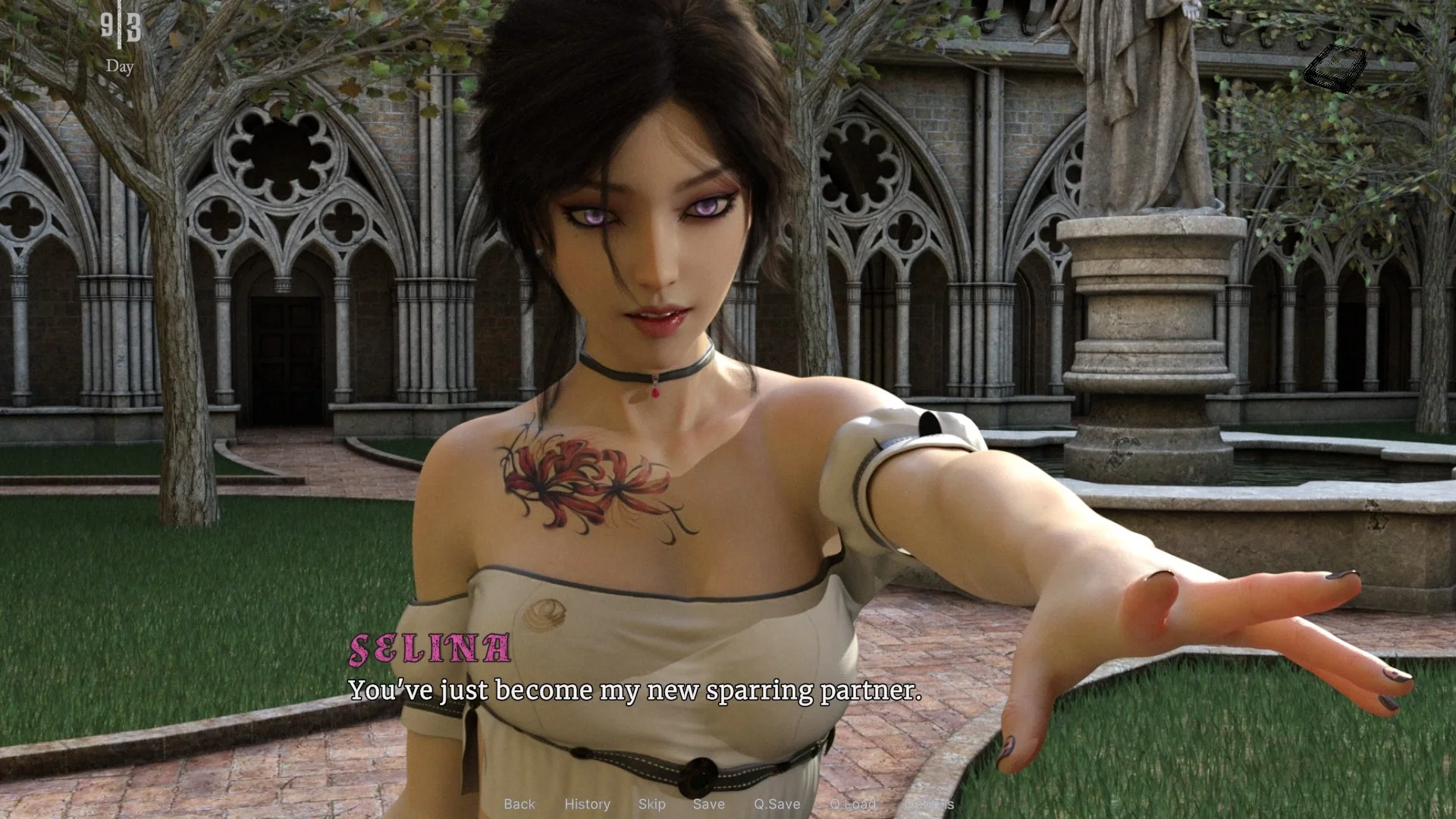Go back one line with Back
Viewport: 1456px width, 819px height.
click(x=519, y=804)
